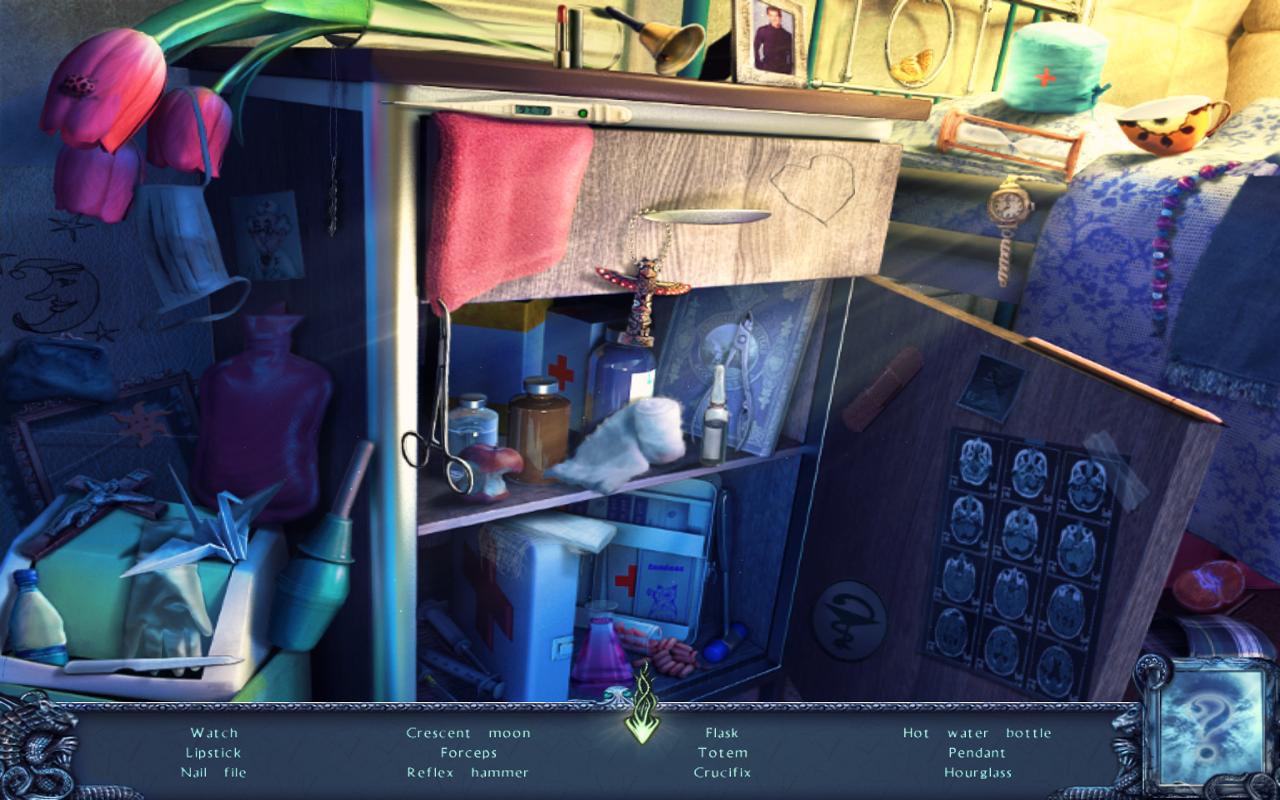Select the Hourglass label in the word list

pyautogui.click(x=977, y=772)
